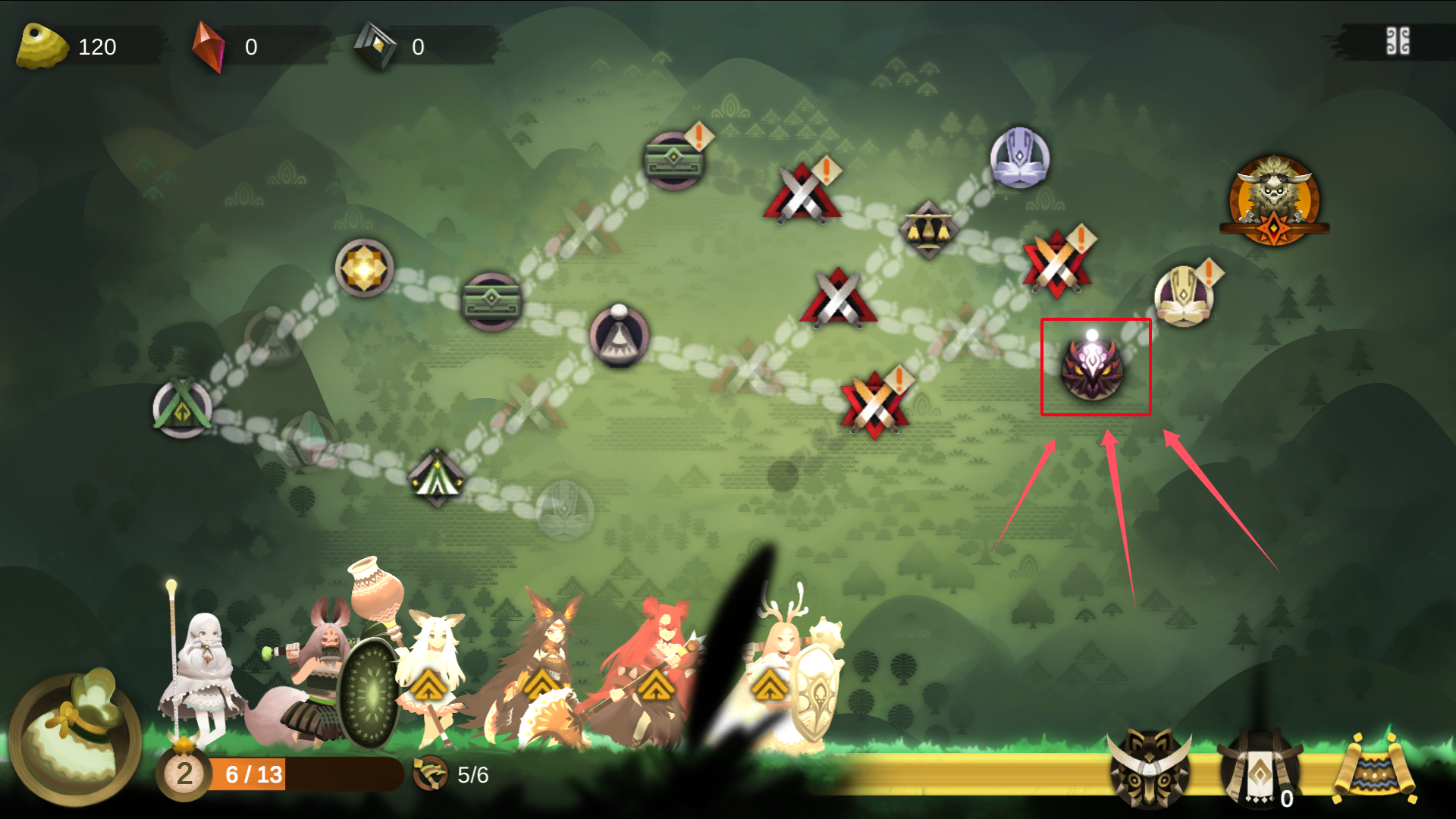Pick the golden statue node with exclamation mark

[1184, 295]
